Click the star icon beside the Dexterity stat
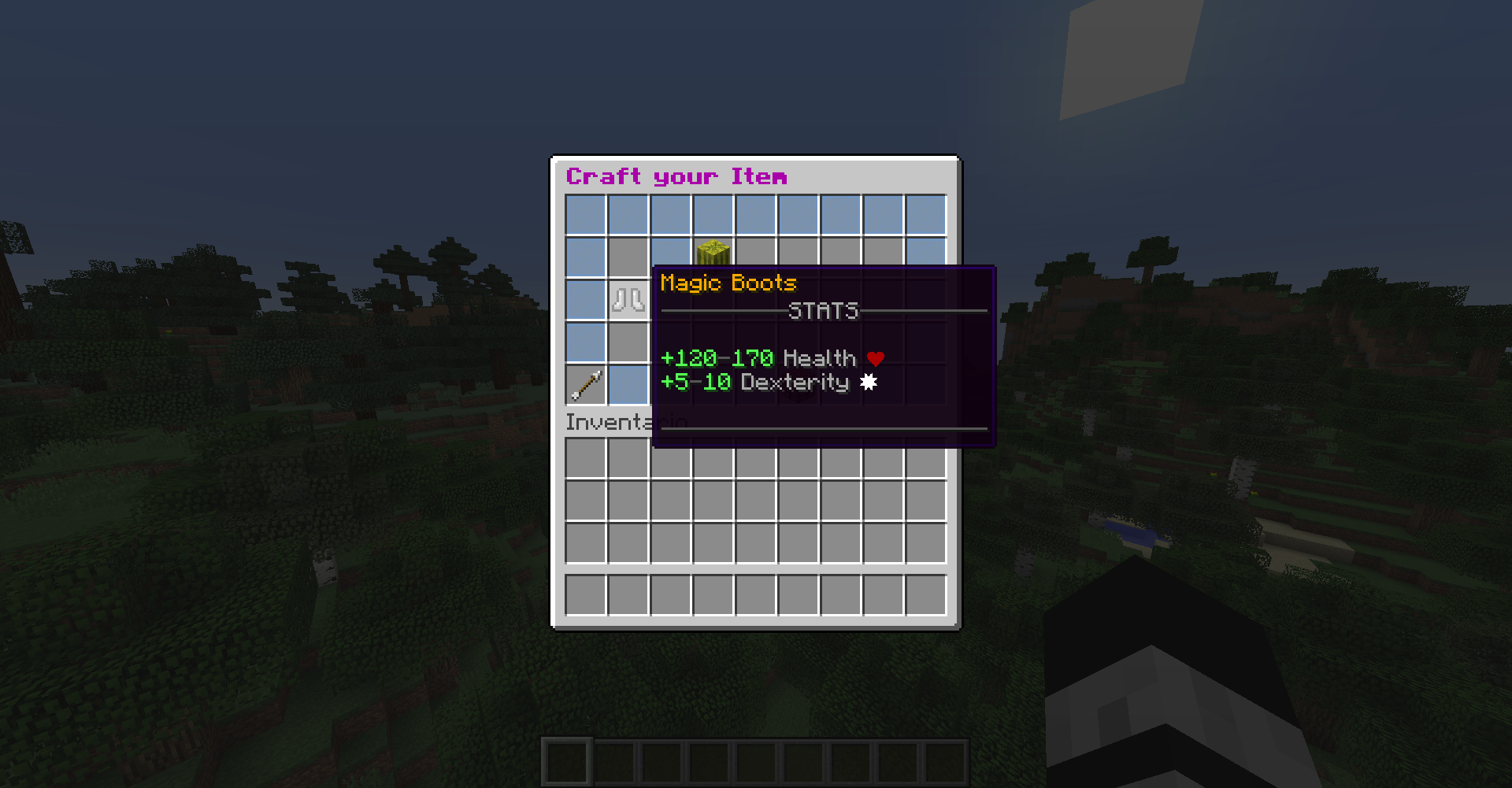This screenshot has width=1512, height=788. (x=869, y=383)
